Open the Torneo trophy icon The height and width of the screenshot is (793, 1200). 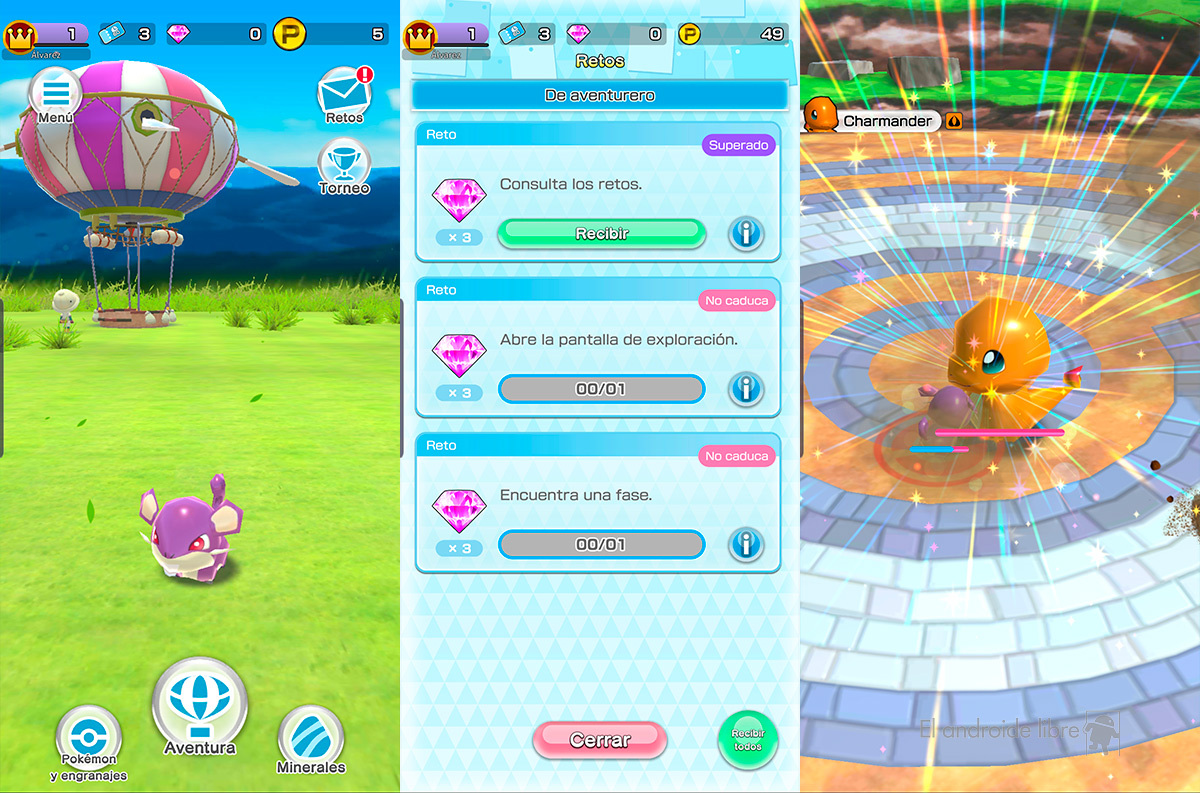(x=344, y=166)
